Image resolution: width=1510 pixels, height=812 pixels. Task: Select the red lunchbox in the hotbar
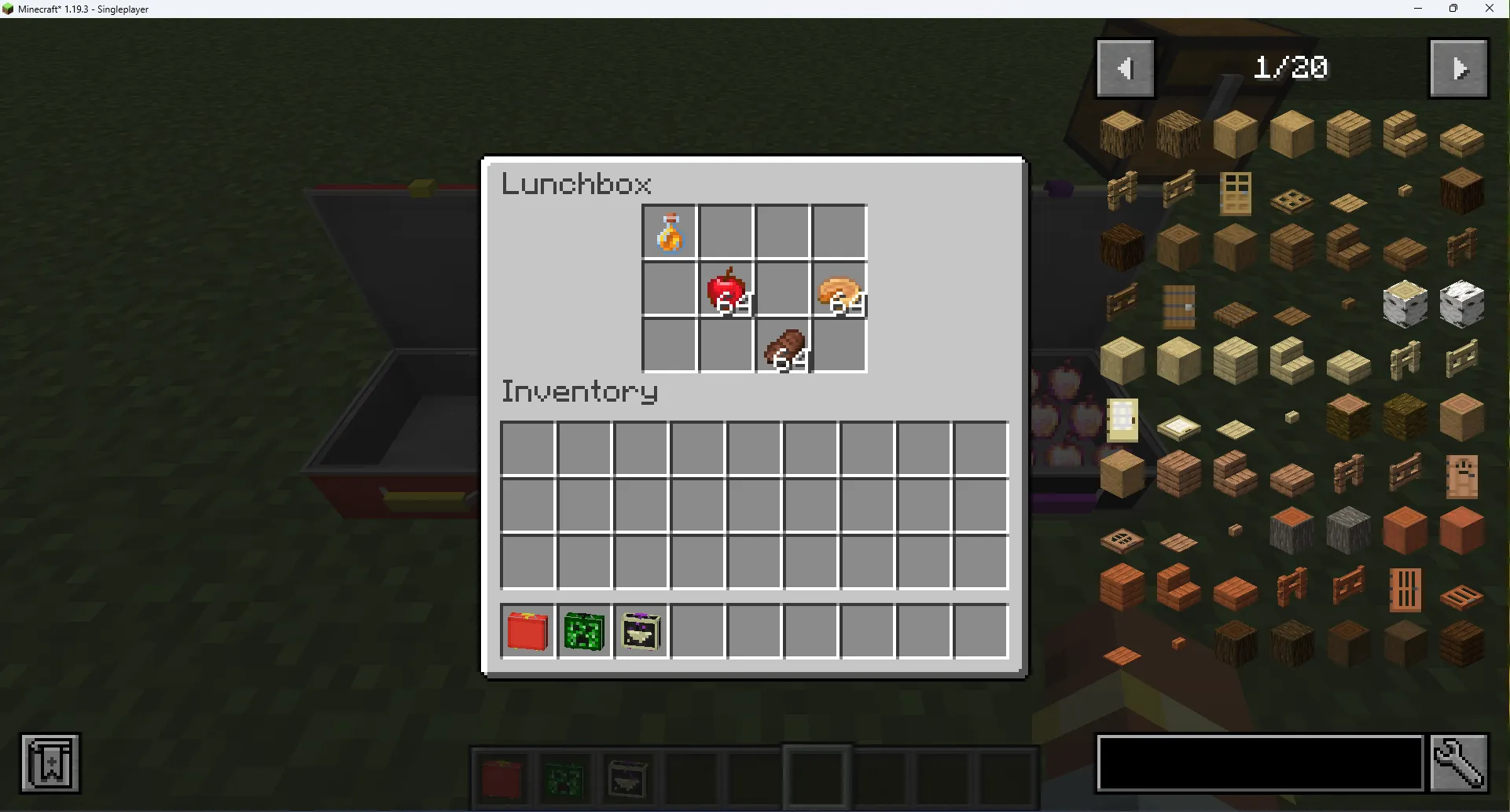point(527,631)
